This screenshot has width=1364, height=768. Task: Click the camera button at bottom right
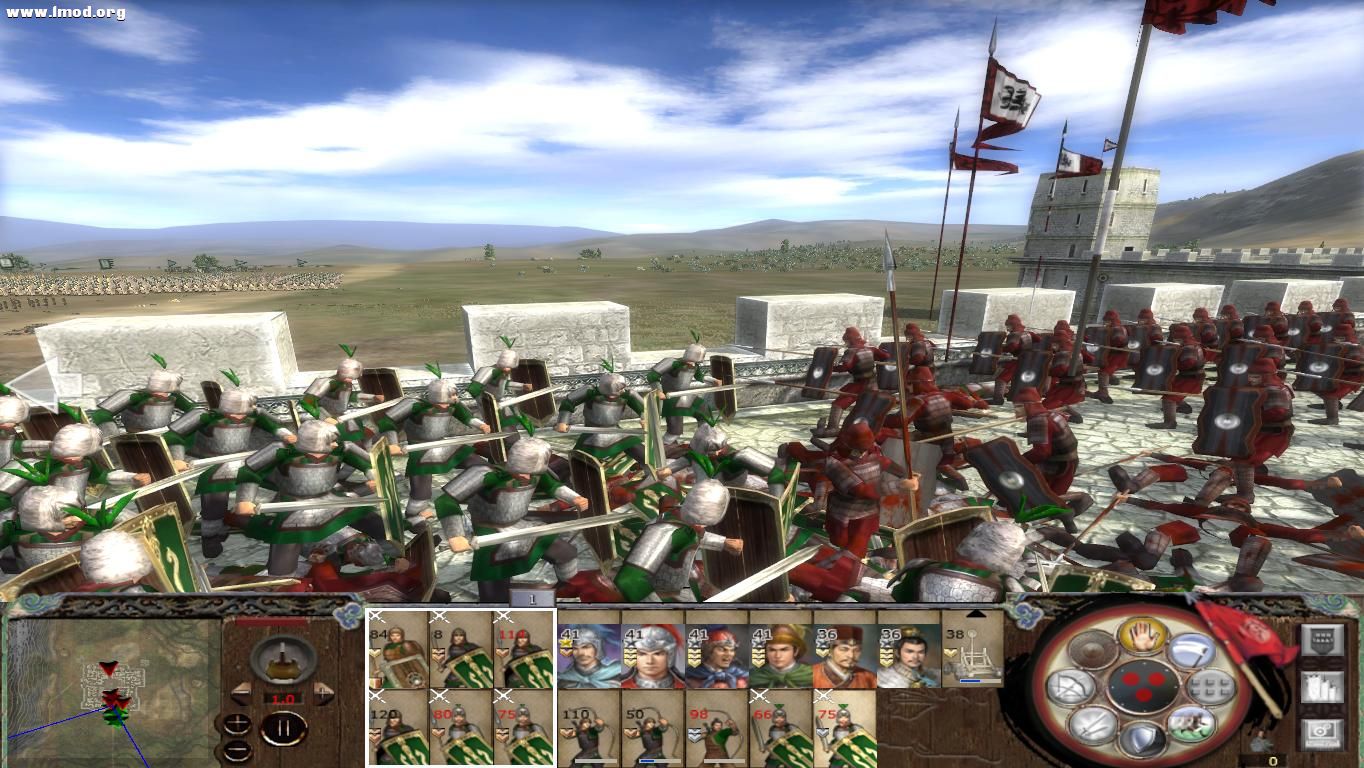tap(1322, 734)
